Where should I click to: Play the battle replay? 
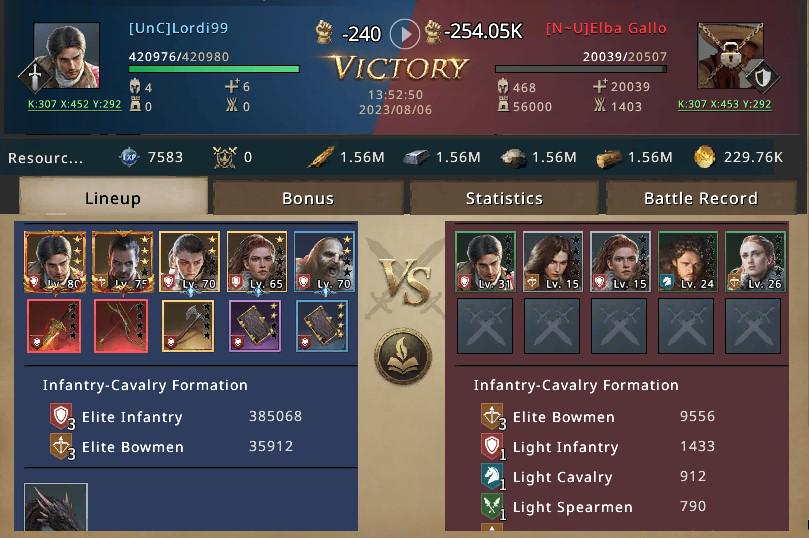[404, 34]
